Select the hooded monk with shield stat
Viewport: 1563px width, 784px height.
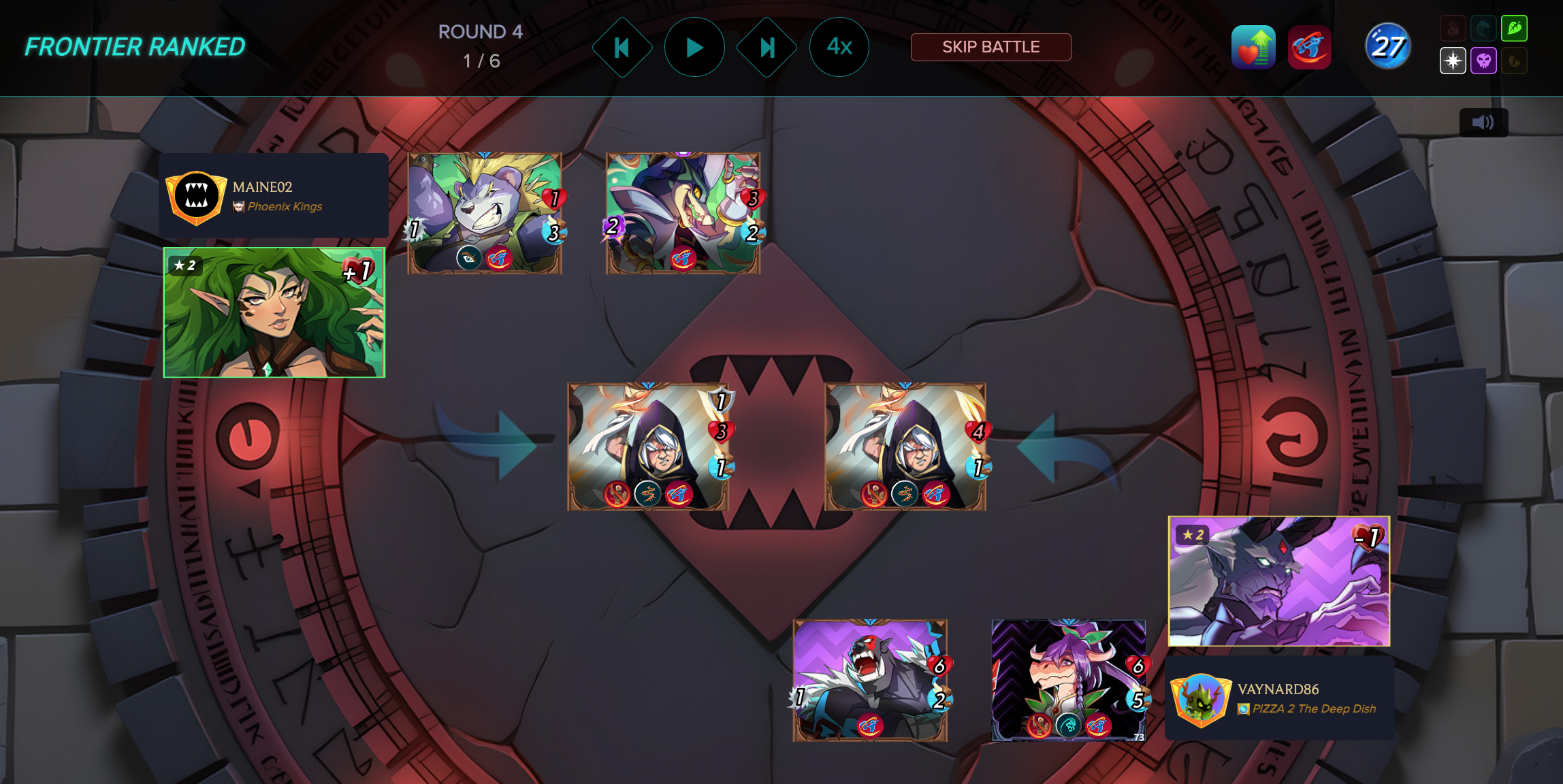pyautogui.click(x=648, y=446)
